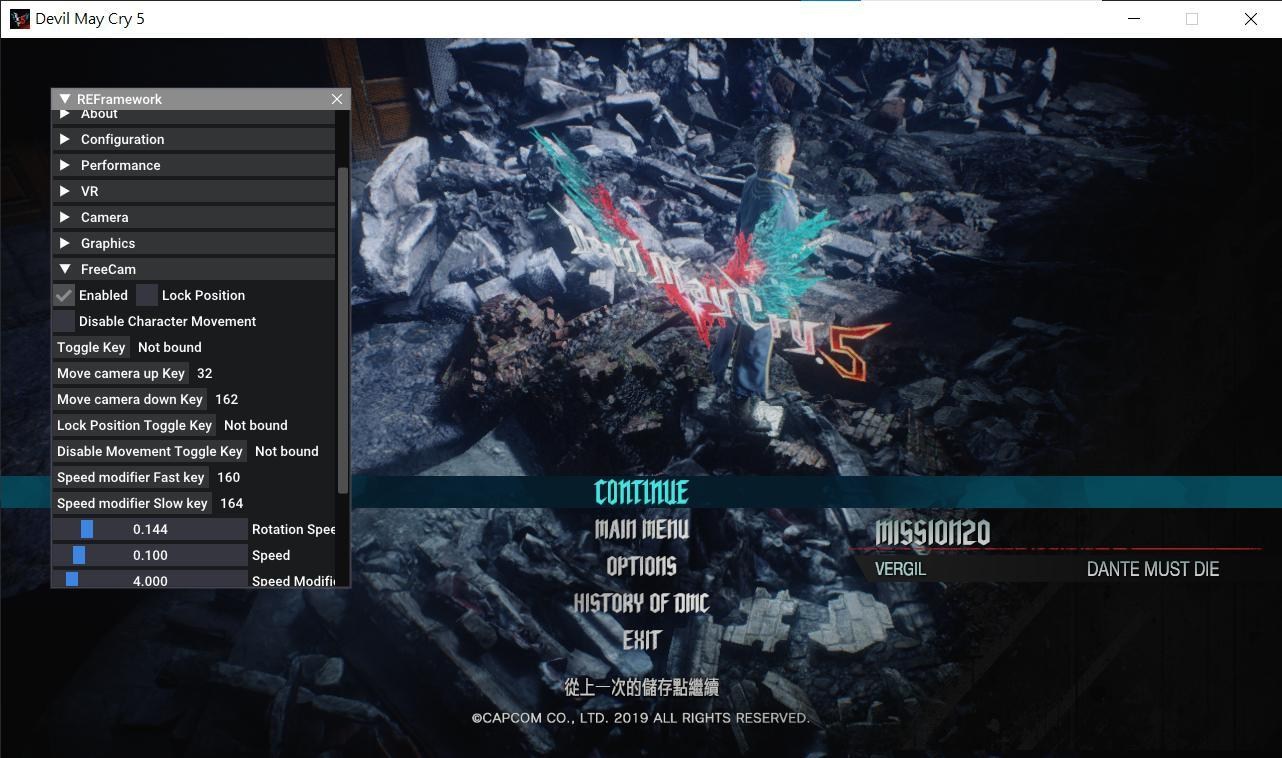Collapse the FreeCam section
The height and width of the screenshot is (758, 1282).
click(x=108, y=269)
